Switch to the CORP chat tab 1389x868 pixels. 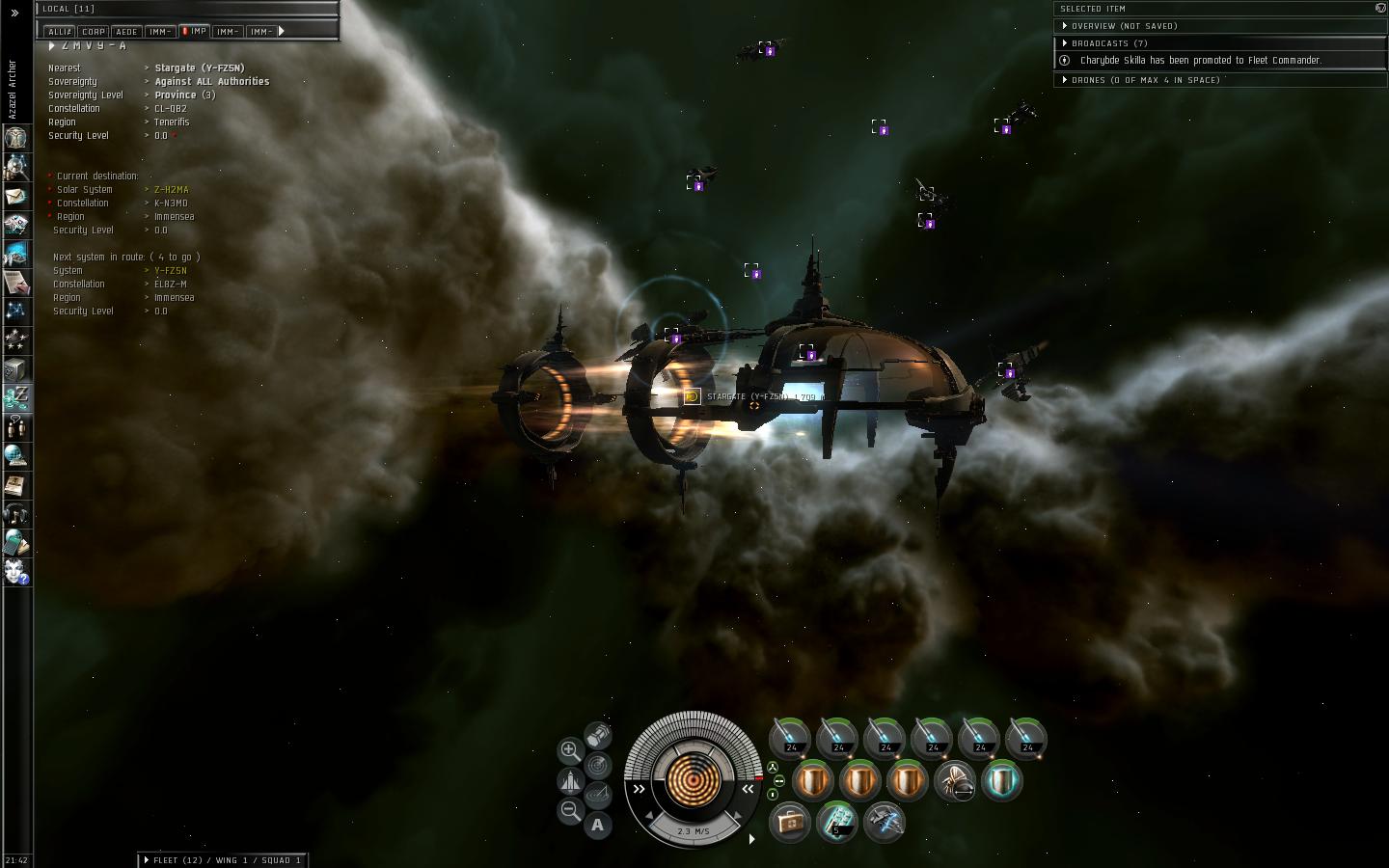coord(94,32)
